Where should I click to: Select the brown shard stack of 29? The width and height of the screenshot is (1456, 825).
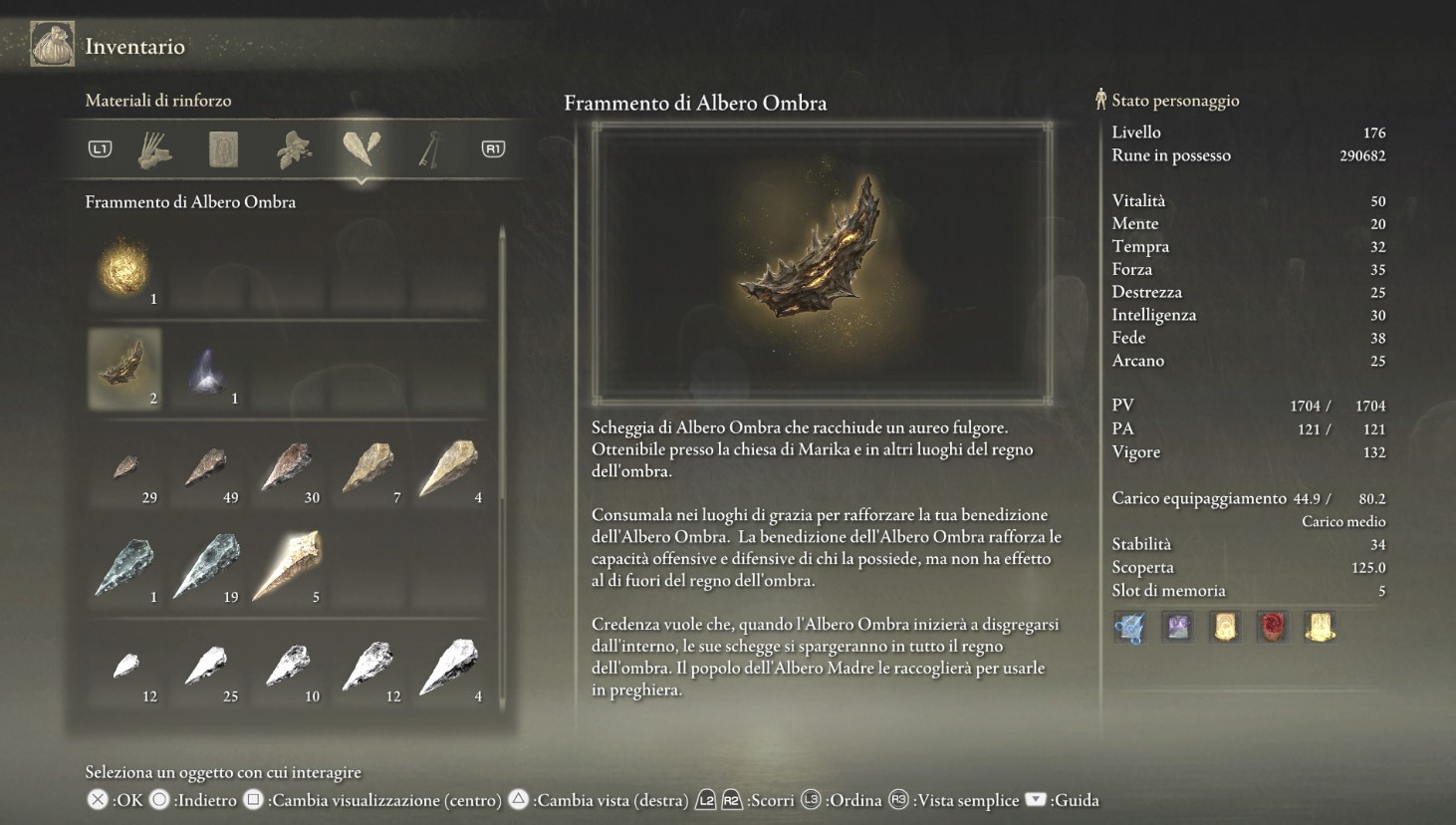pos(124,468)
